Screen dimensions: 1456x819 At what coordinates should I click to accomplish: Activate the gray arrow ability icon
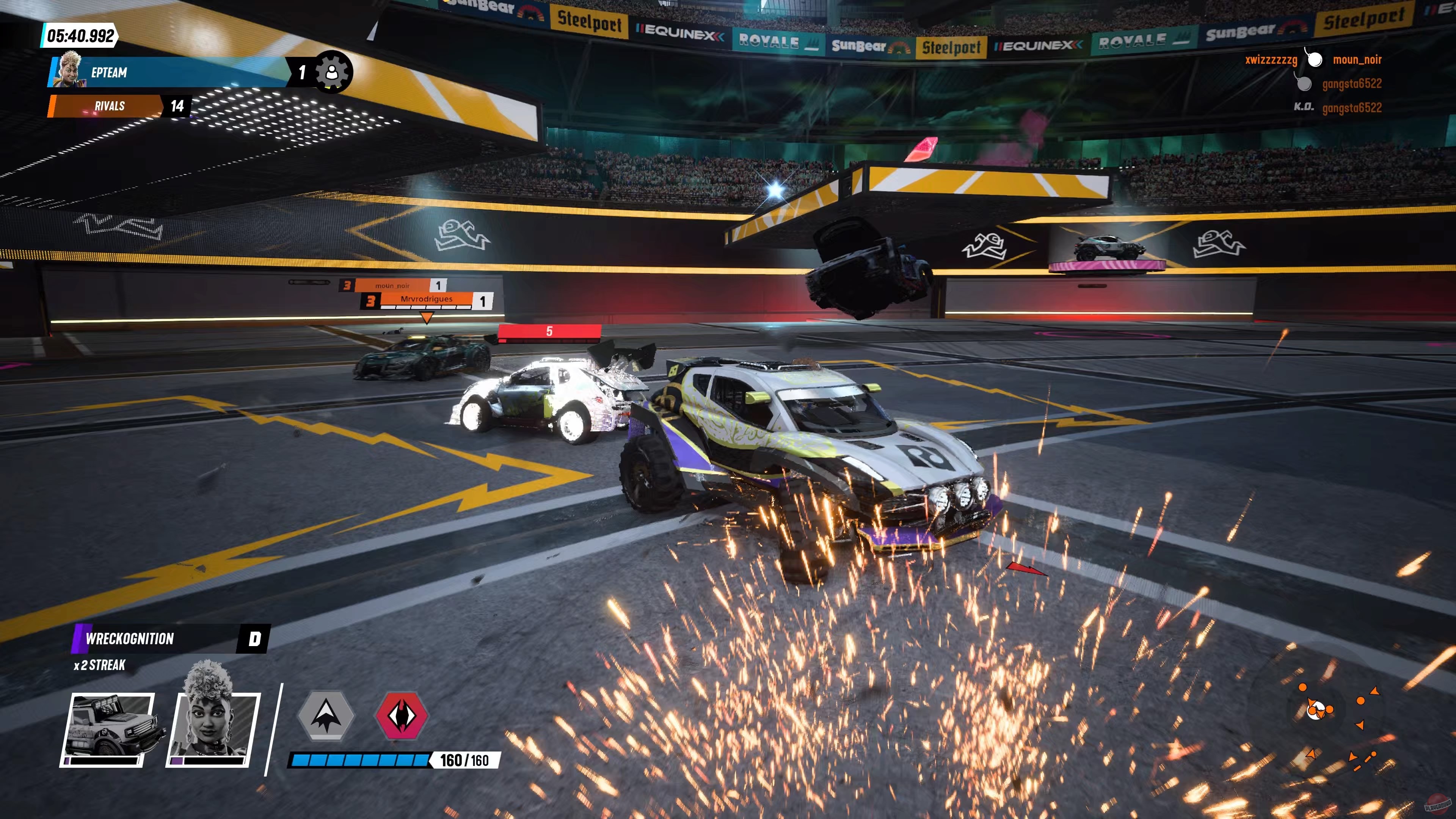pos(326,715)
